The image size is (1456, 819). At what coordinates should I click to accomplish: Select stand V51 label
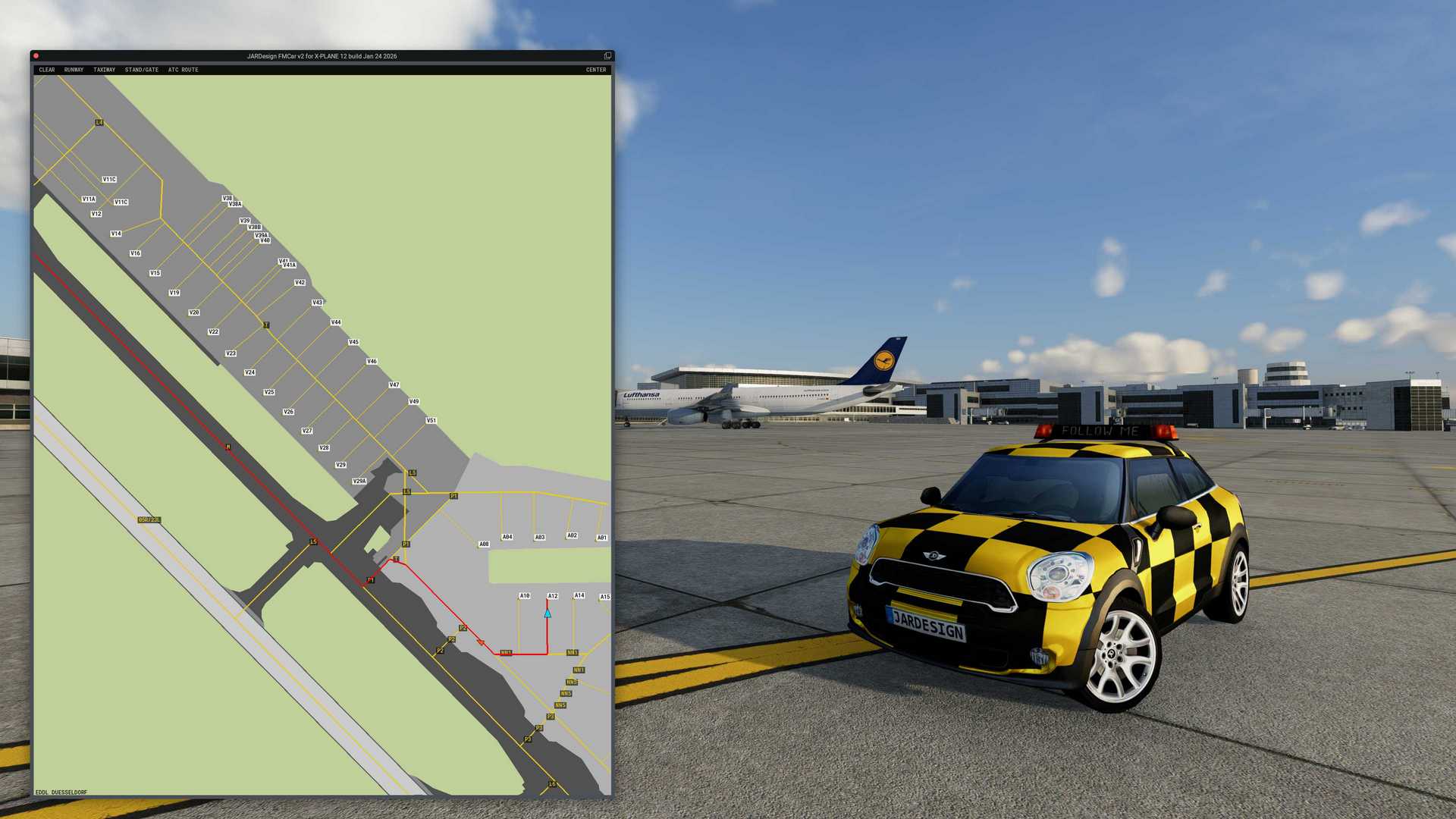[431, 420]
